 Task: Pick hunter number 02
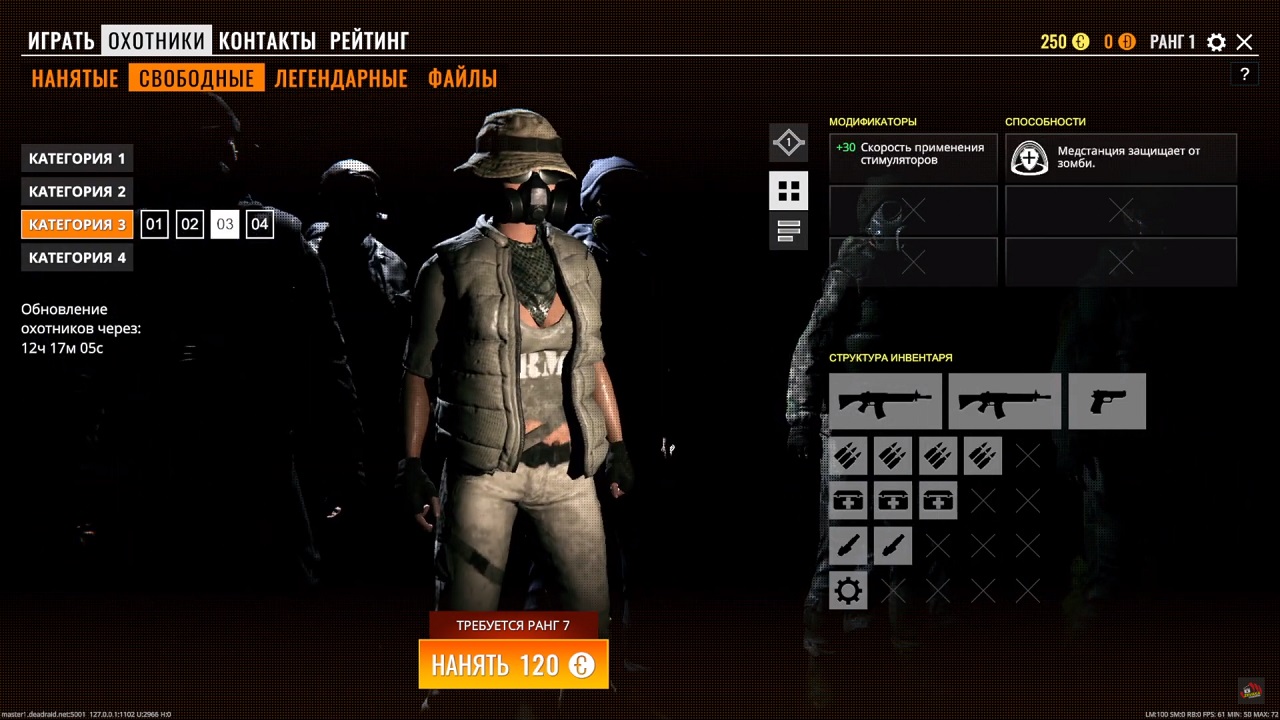(190, 224)
